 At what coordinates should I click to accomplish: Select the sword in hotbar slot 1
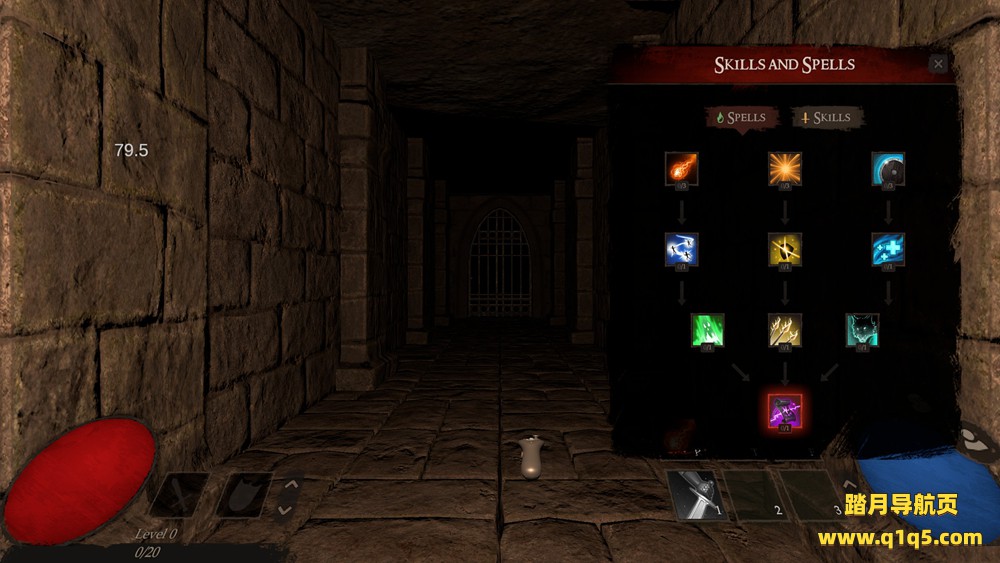(x=697, y=495)
